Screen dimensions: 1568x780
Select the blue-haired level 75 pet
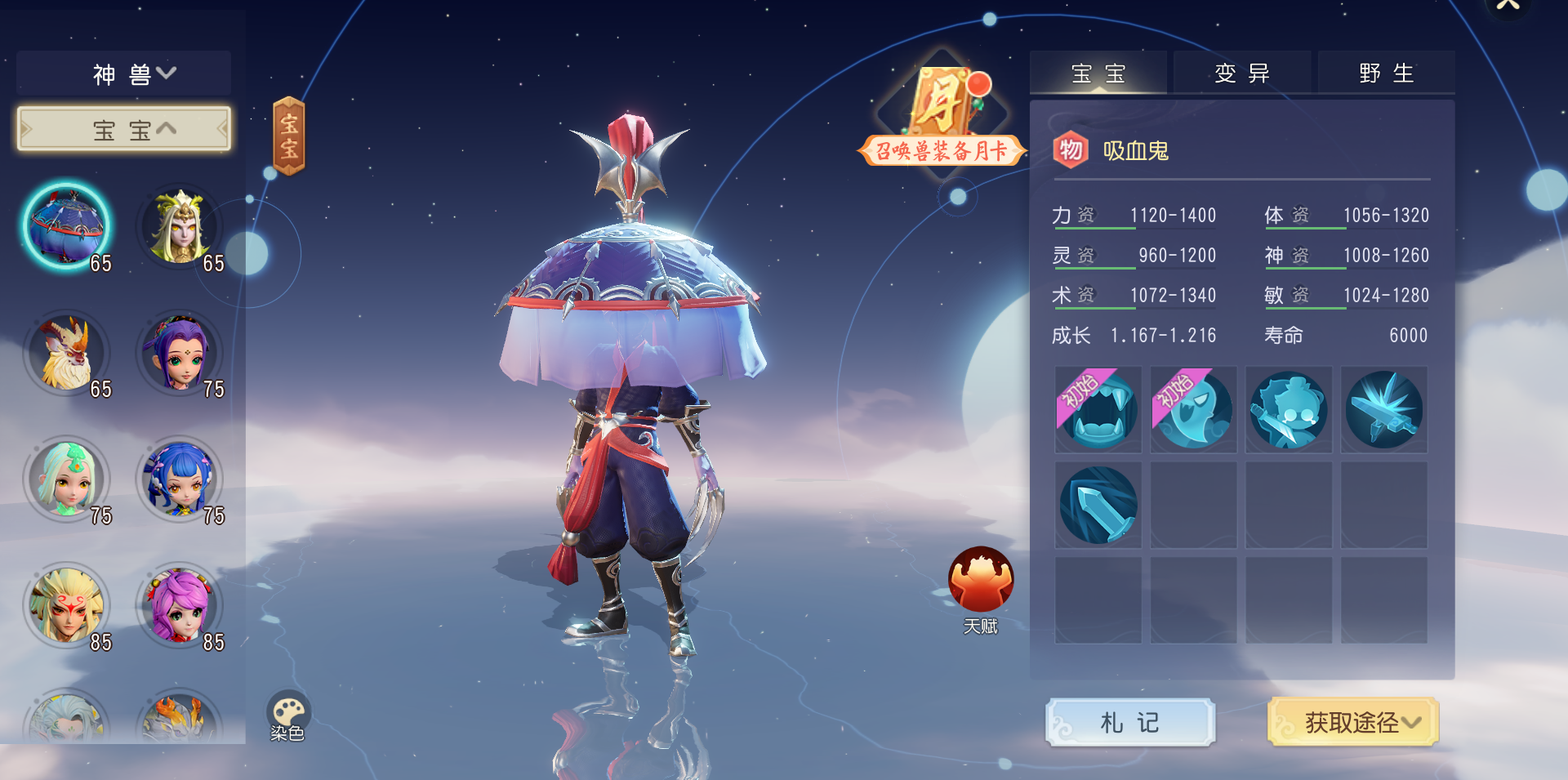[x=180, y=480]
